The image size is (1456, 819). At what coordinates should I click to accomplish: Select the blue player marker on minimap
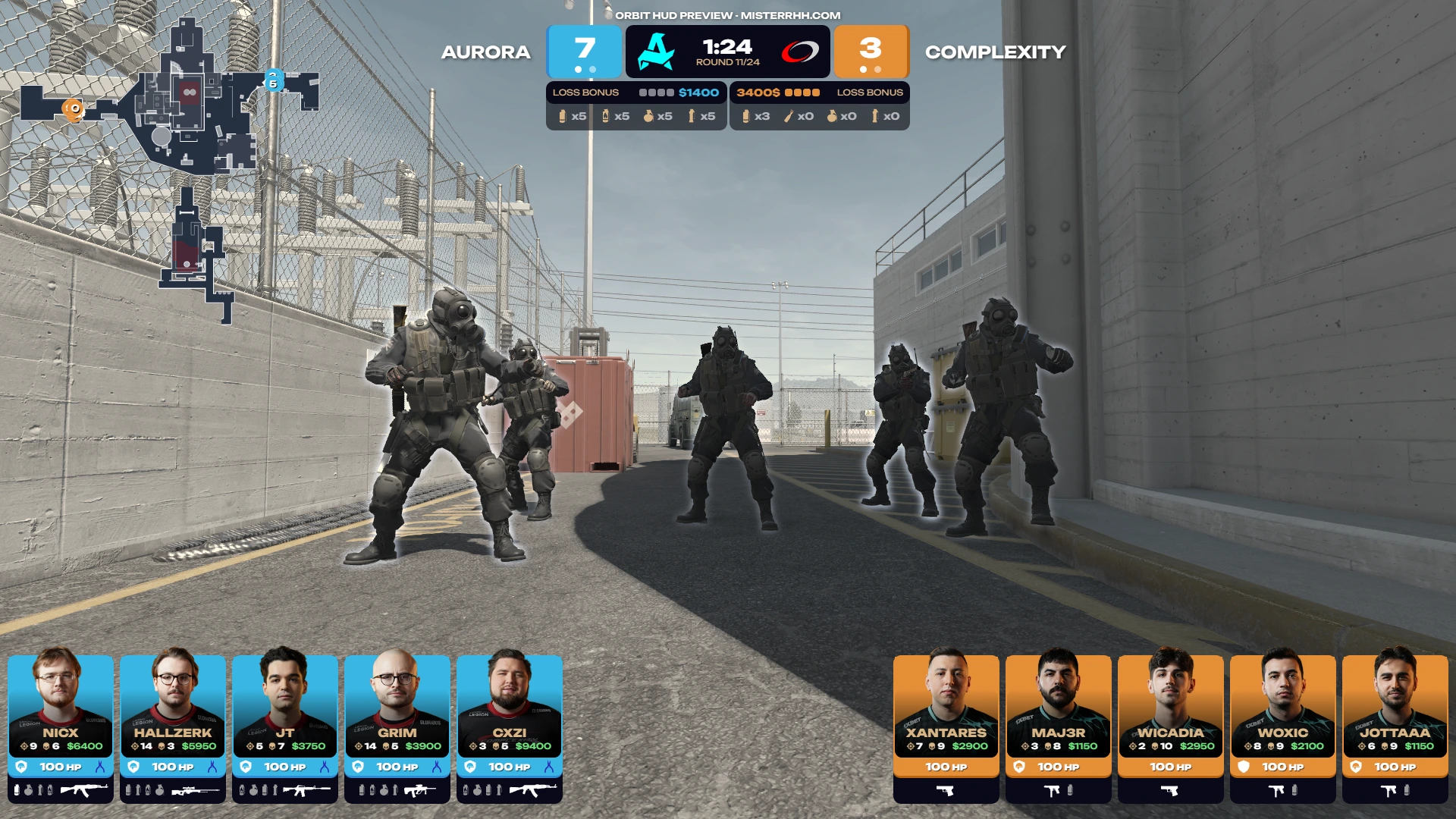coord(274,80)
